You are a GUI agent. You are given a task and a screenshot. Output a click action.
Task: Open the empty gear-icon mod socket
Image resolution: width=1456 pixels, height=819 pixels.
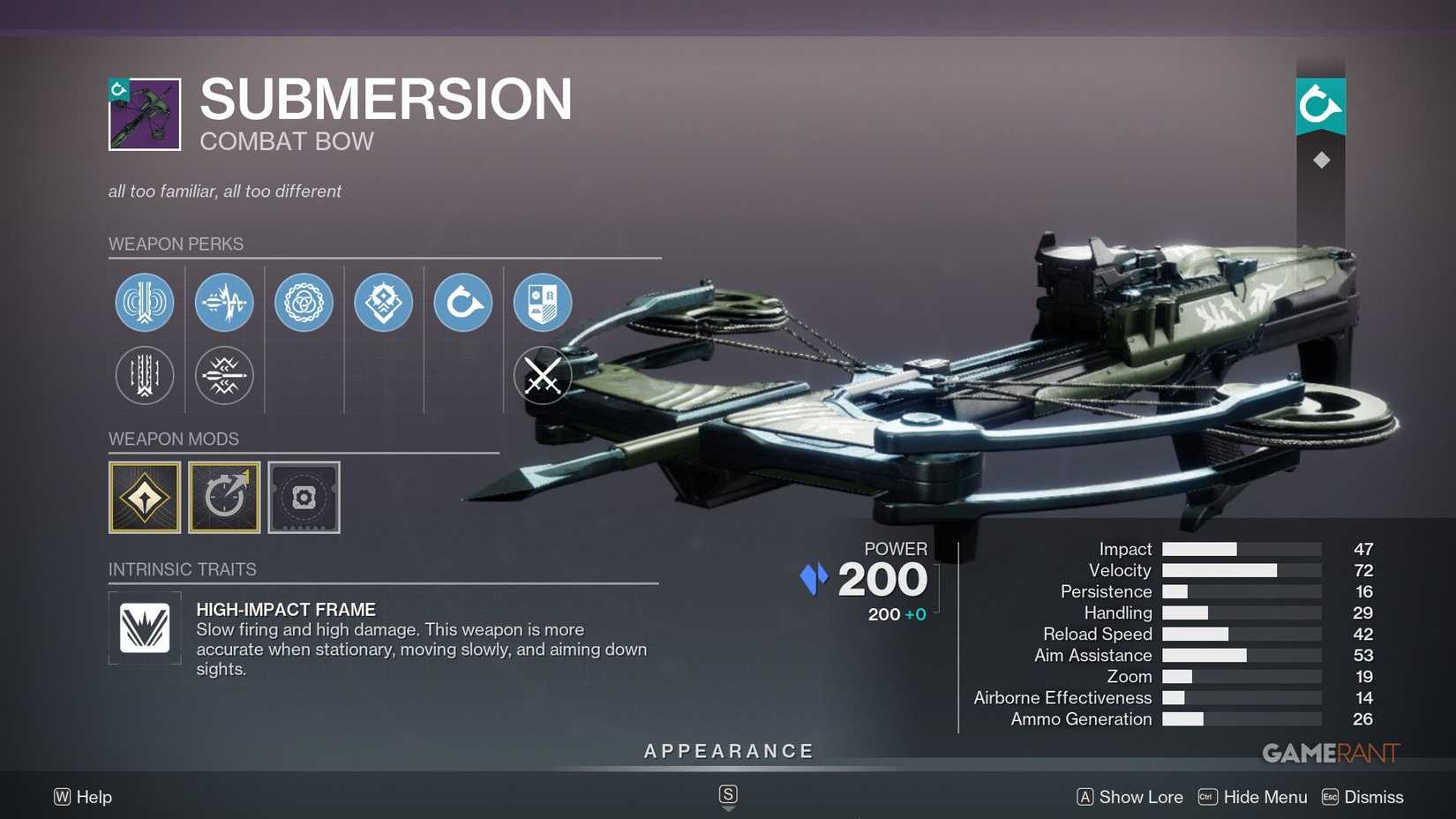tap(304, 497)
